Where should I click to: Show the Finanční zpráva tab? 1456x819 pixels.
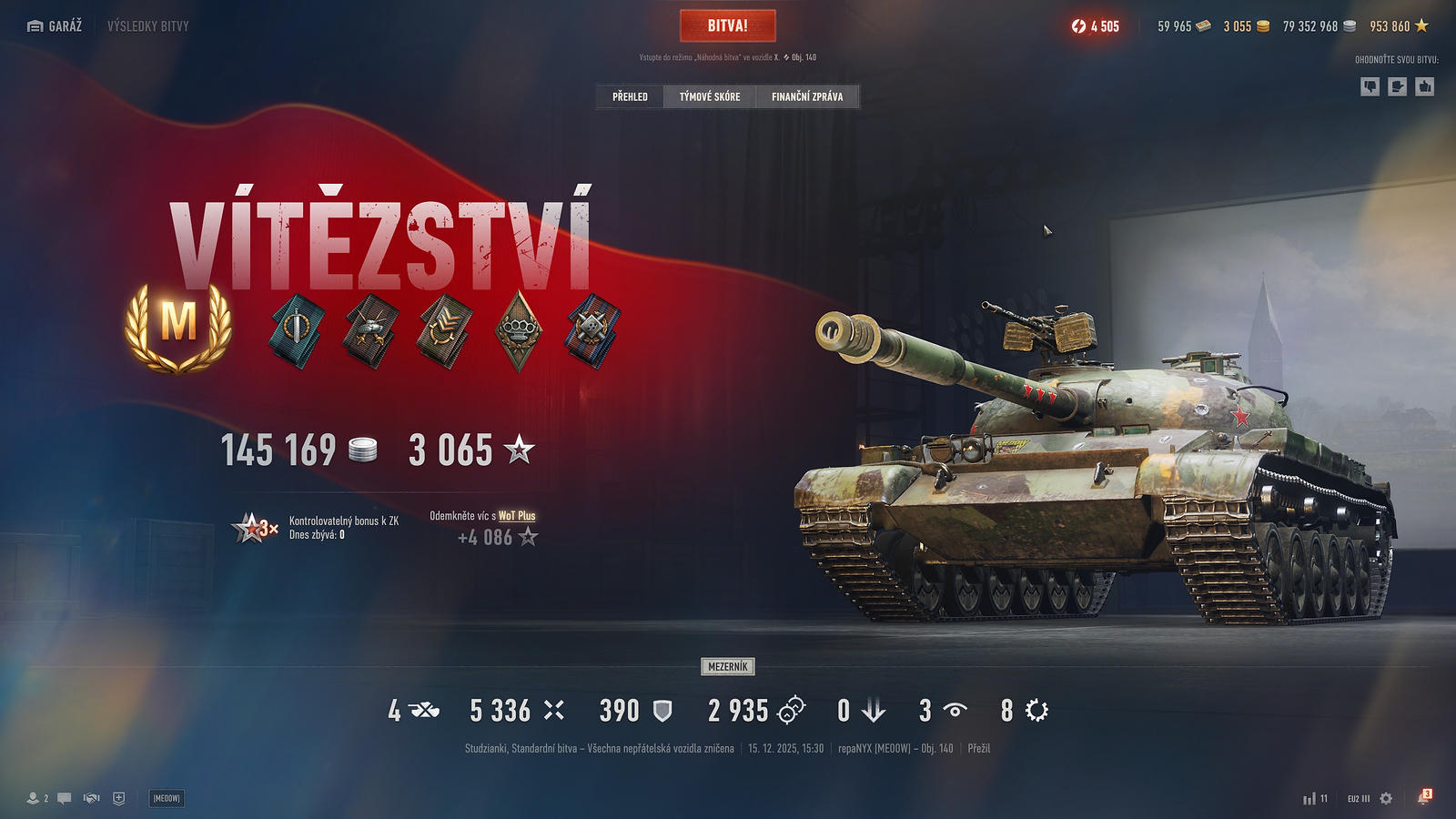[806, 96]
